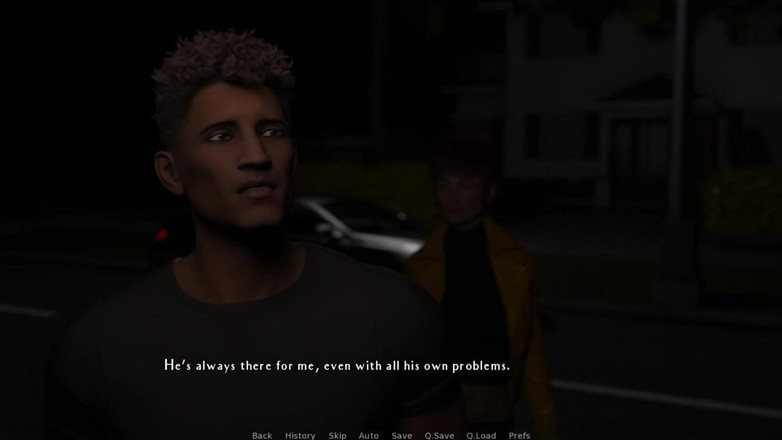Quick load with Q.Load
The width and height of the screenshot is (782, 440).
click(481, 435)
